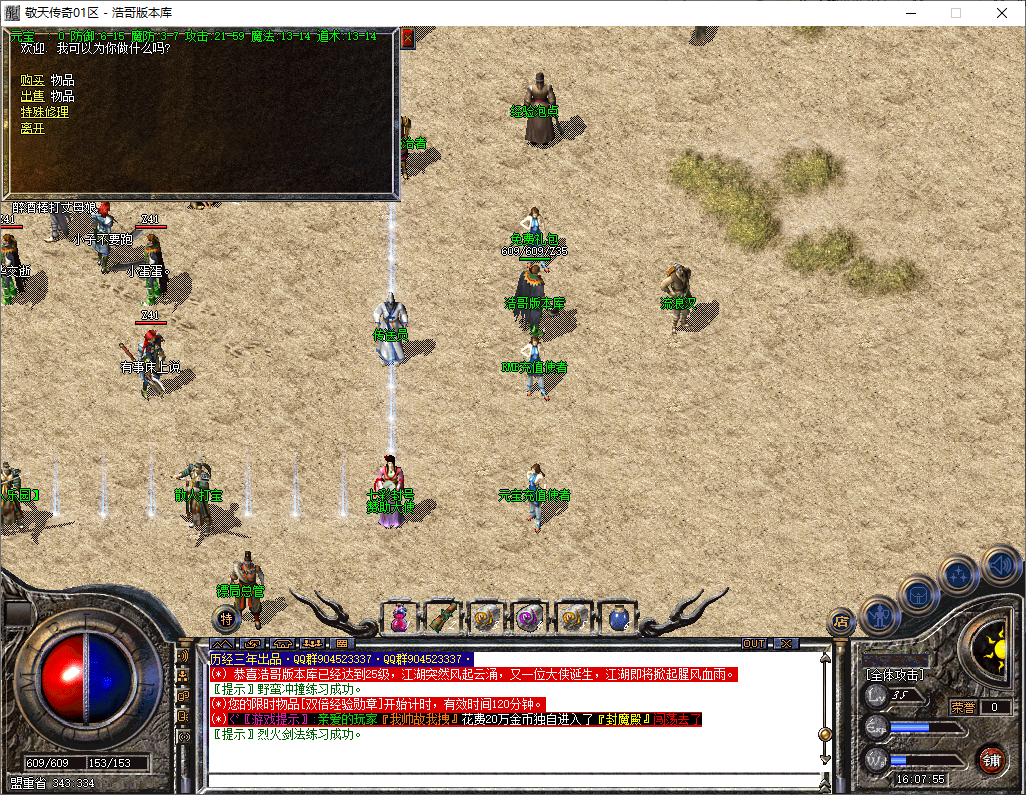Choose the 购买 (buy) dialogue option
Screen dimensions: 1026x795
coord(33,80)
